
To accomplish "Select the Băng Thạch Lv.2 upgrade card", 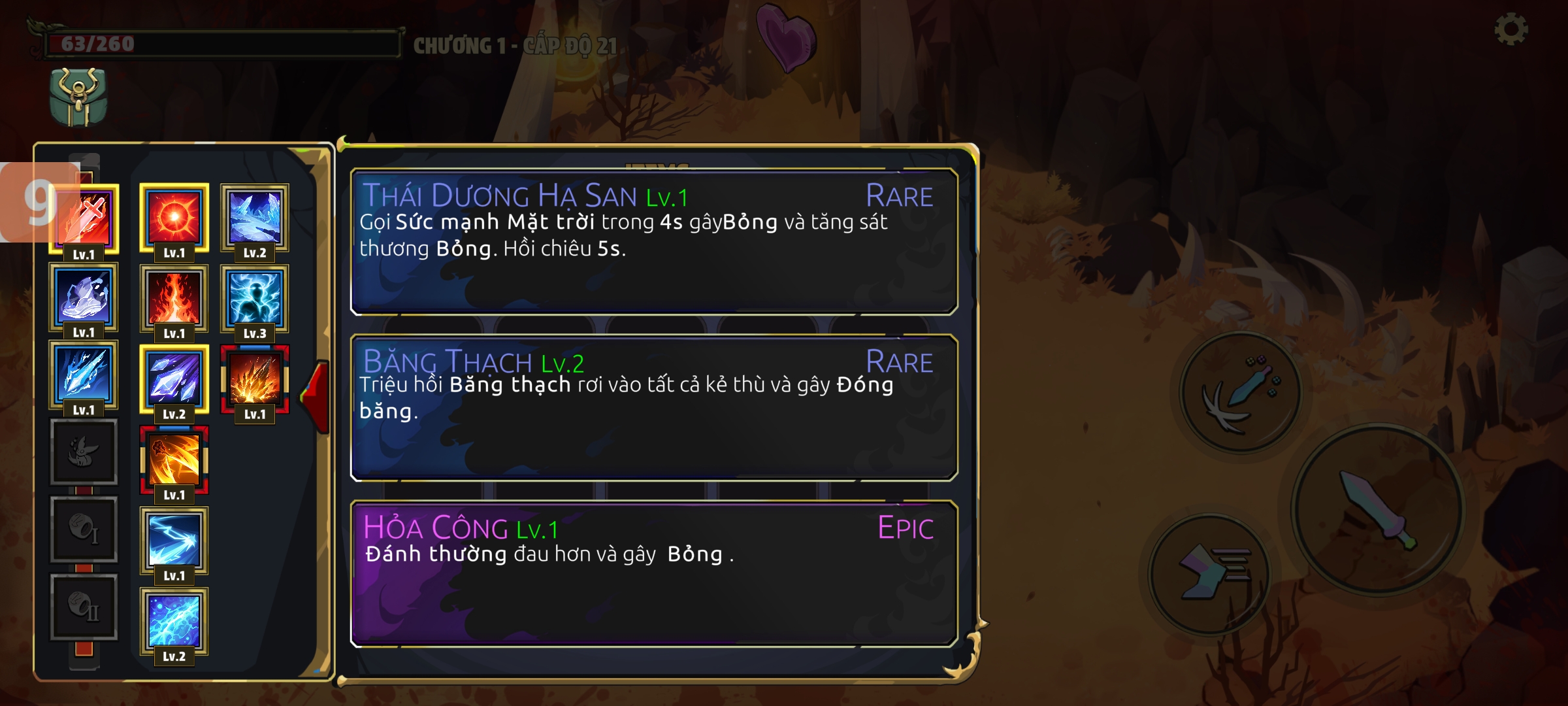I will pyautogui.click(x=653, y=408).
